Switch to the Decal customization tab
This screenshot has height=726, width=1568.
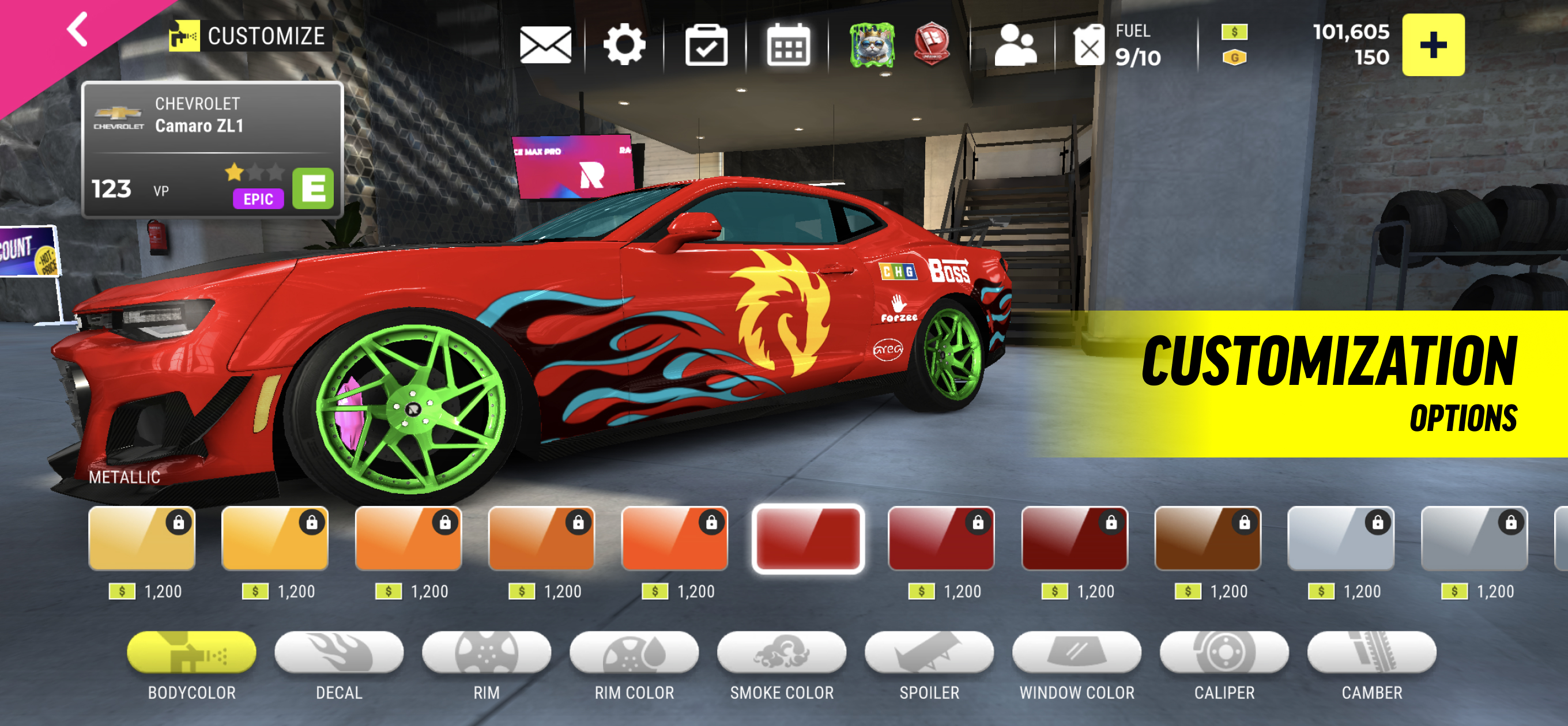(340, 654)
